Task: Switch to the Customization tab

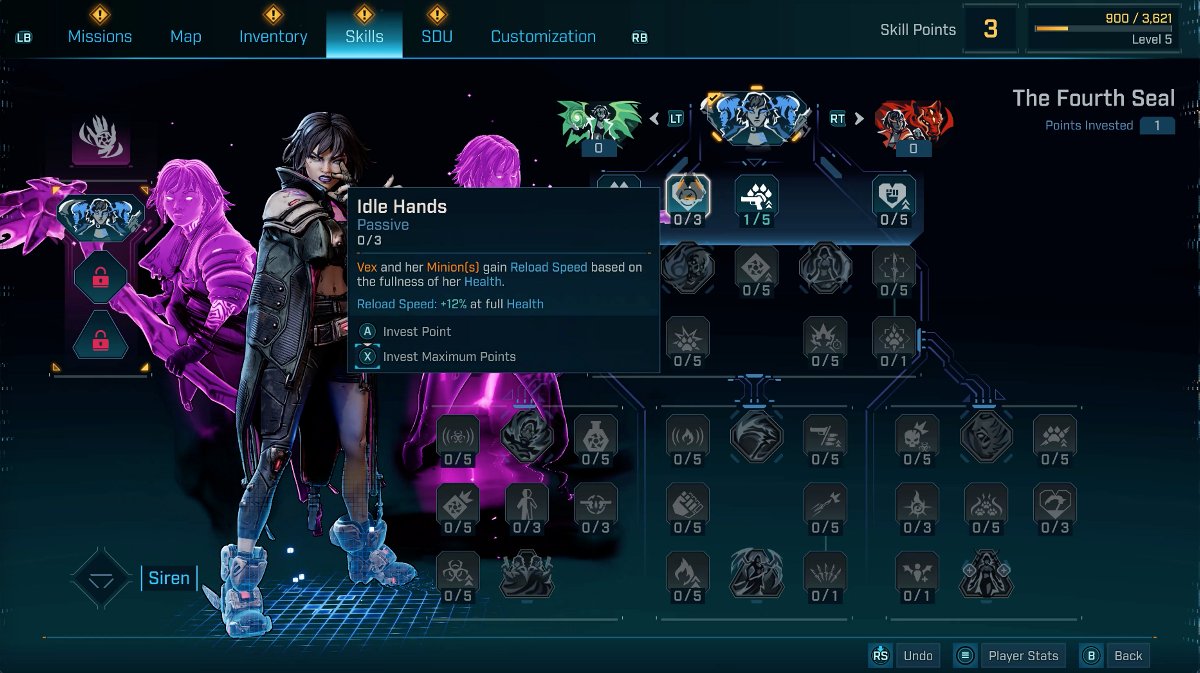Action: tap(543, 36)
